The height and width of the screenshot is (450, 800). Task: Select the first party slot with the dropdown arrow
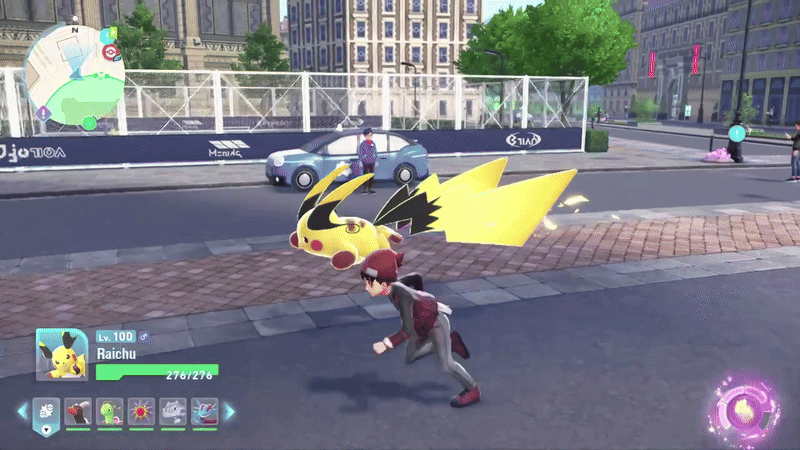click(48, 411)
